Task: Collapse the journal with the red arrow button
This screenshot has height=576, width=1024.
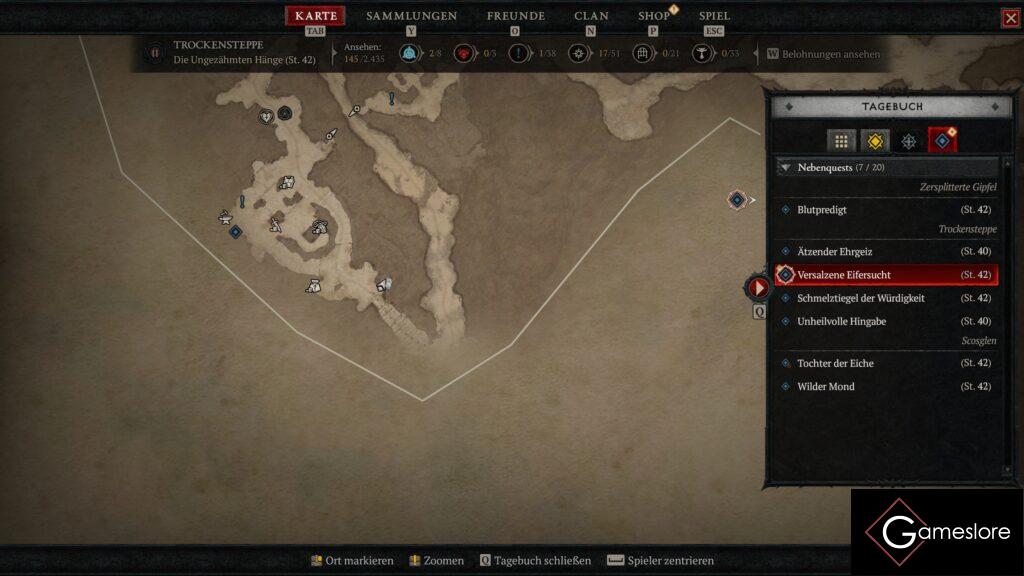Action: pos(759,288)
